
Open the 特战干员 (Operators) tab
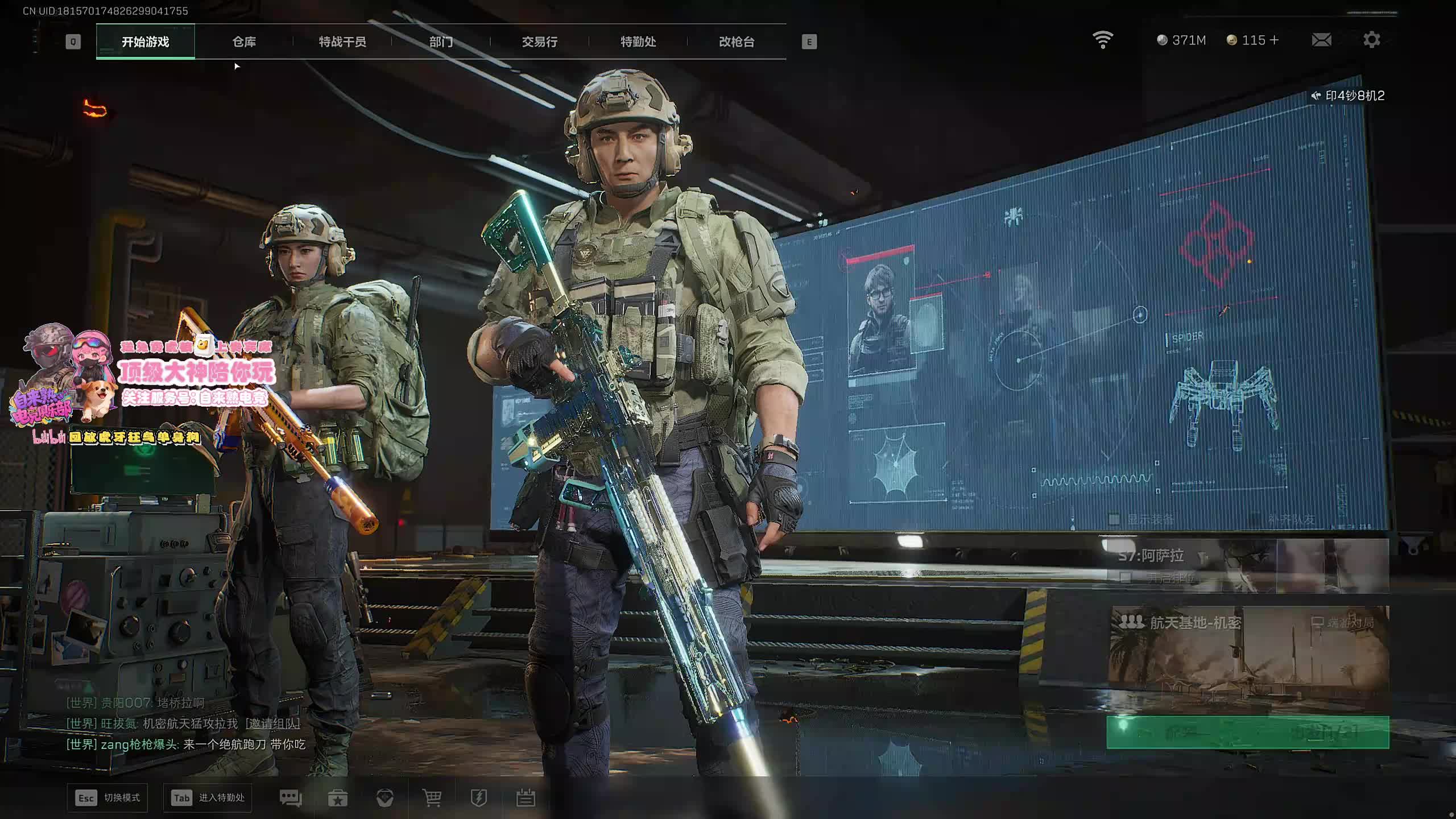point(342,42)
